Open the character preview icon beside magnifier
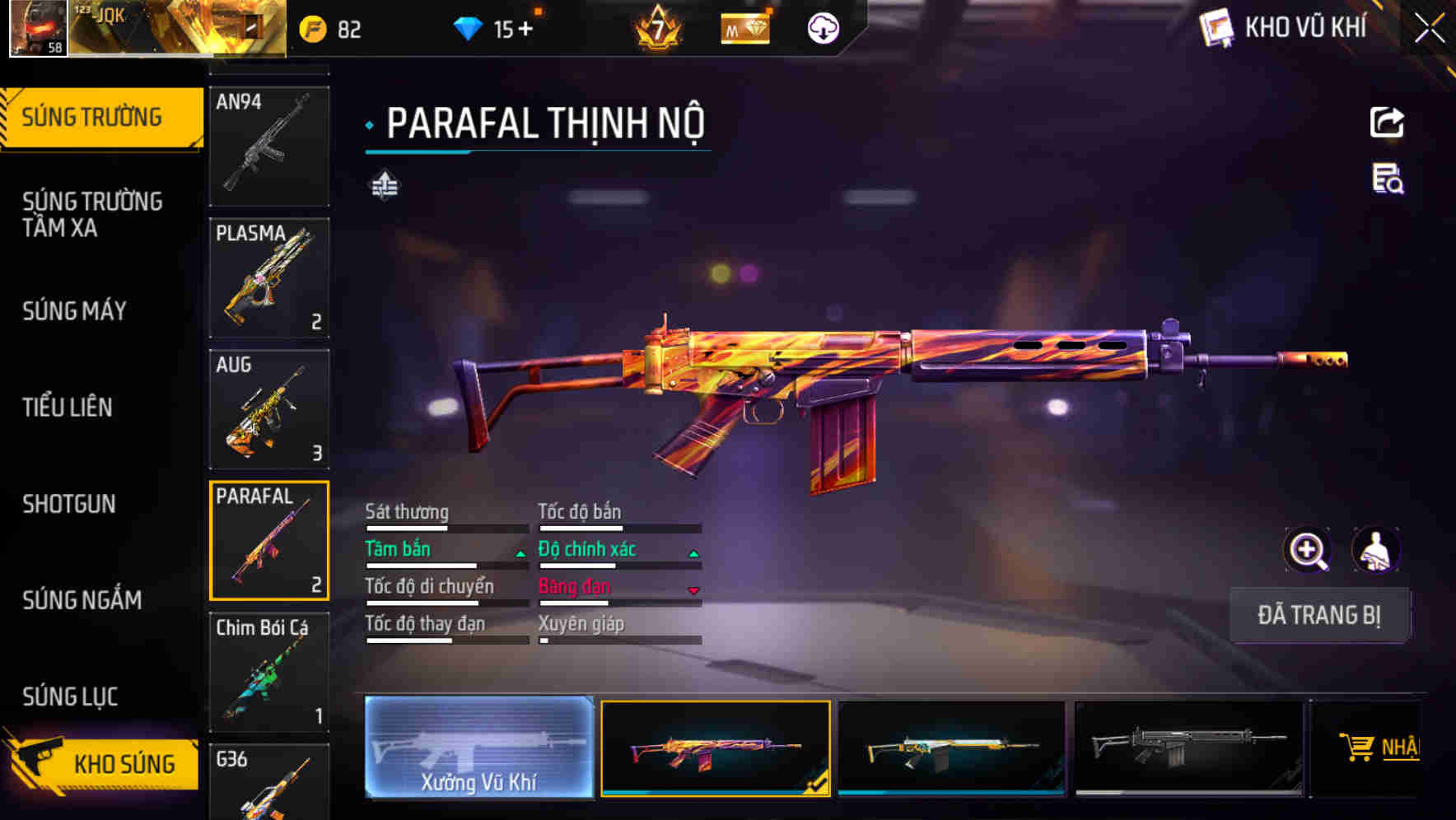1456x820 pixels. [x=1378, y=549]
